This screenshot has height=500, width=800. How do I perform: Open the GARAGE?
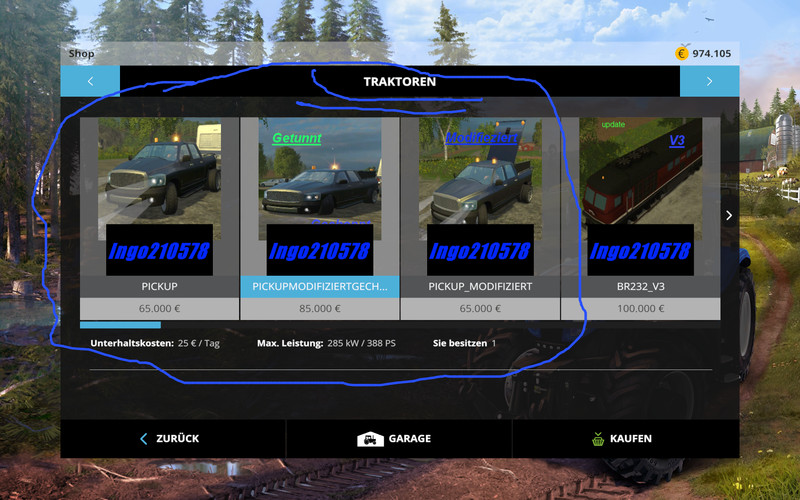click(x=398, y=438)
